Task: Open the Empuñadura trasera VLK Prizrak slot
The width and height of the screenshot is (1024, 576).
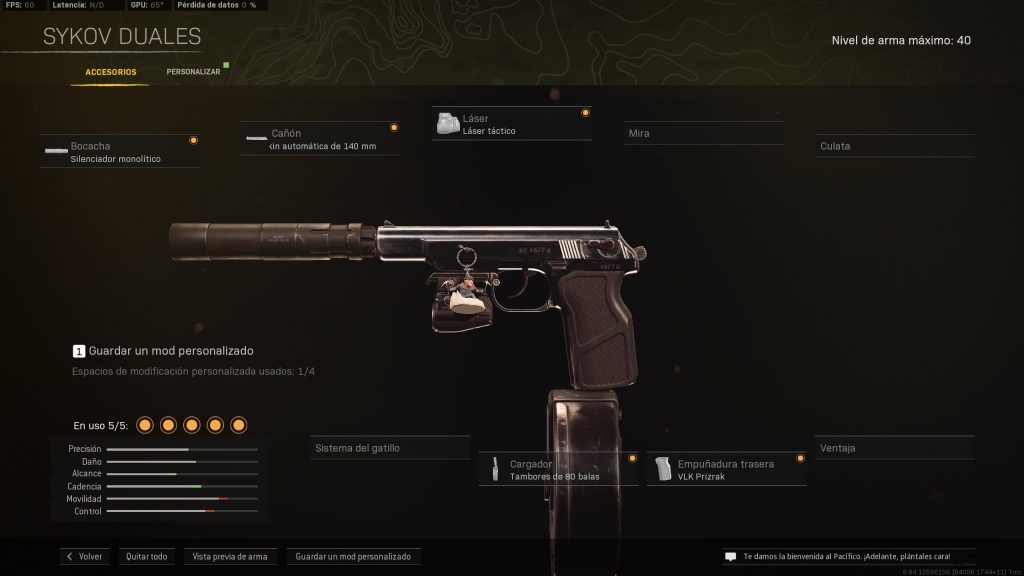Action: [x=726, y=470]
